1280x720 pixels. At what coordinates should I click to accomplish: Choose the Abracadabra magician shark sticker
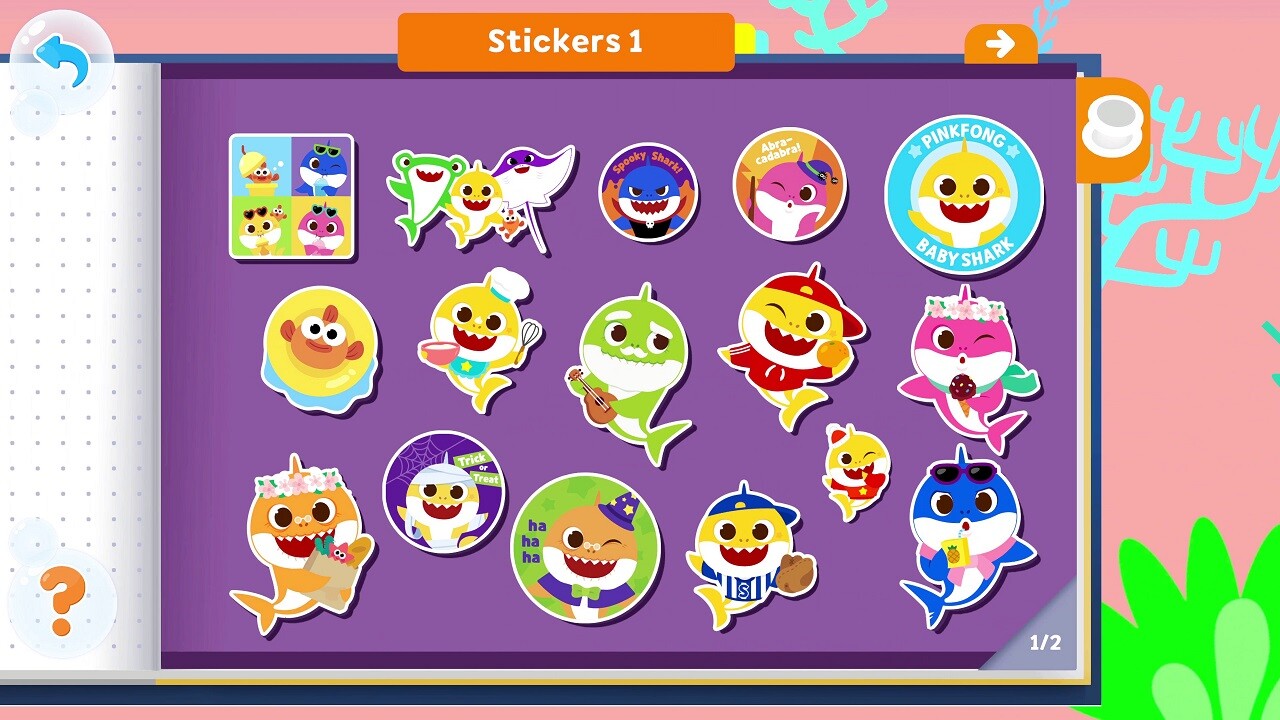coord(787,185)
